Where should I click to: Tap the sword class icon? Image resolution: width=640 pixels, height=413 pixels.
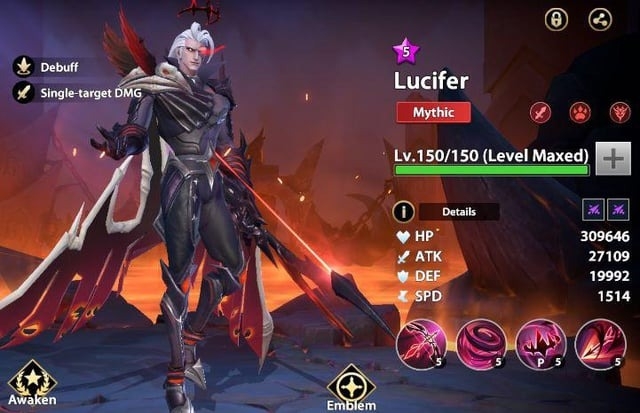point(538,112)
